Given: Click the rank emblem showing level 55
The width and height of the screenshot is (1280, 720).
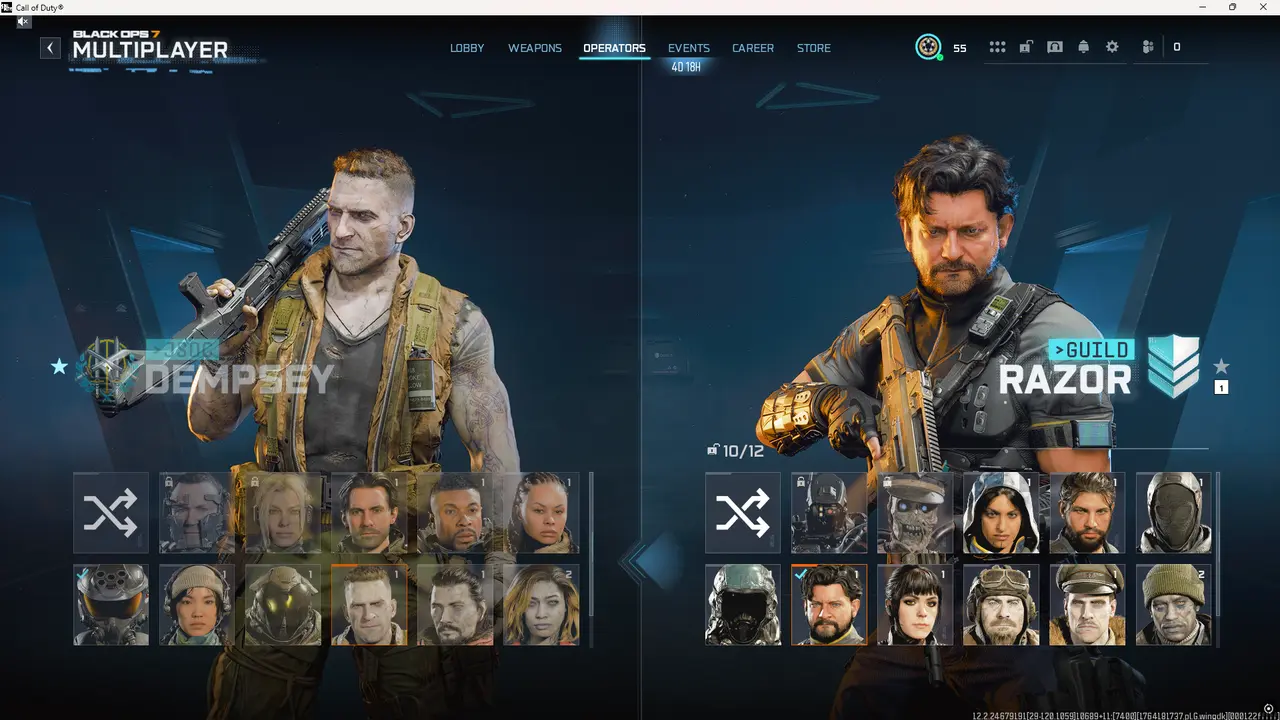Looking at the screenshot, I should pos(929,46).
